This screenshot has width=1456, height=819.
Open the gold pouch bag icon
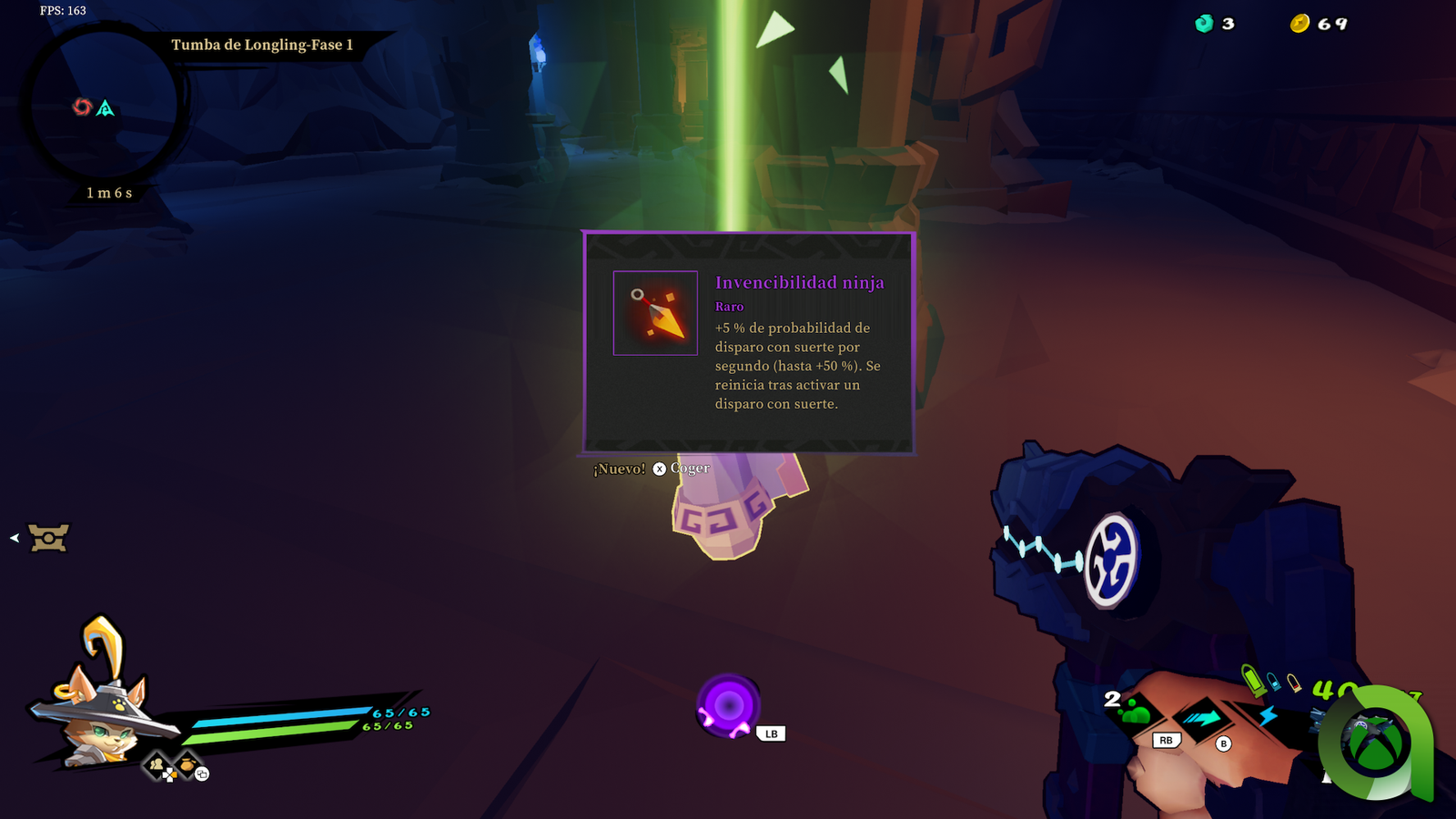186,764
